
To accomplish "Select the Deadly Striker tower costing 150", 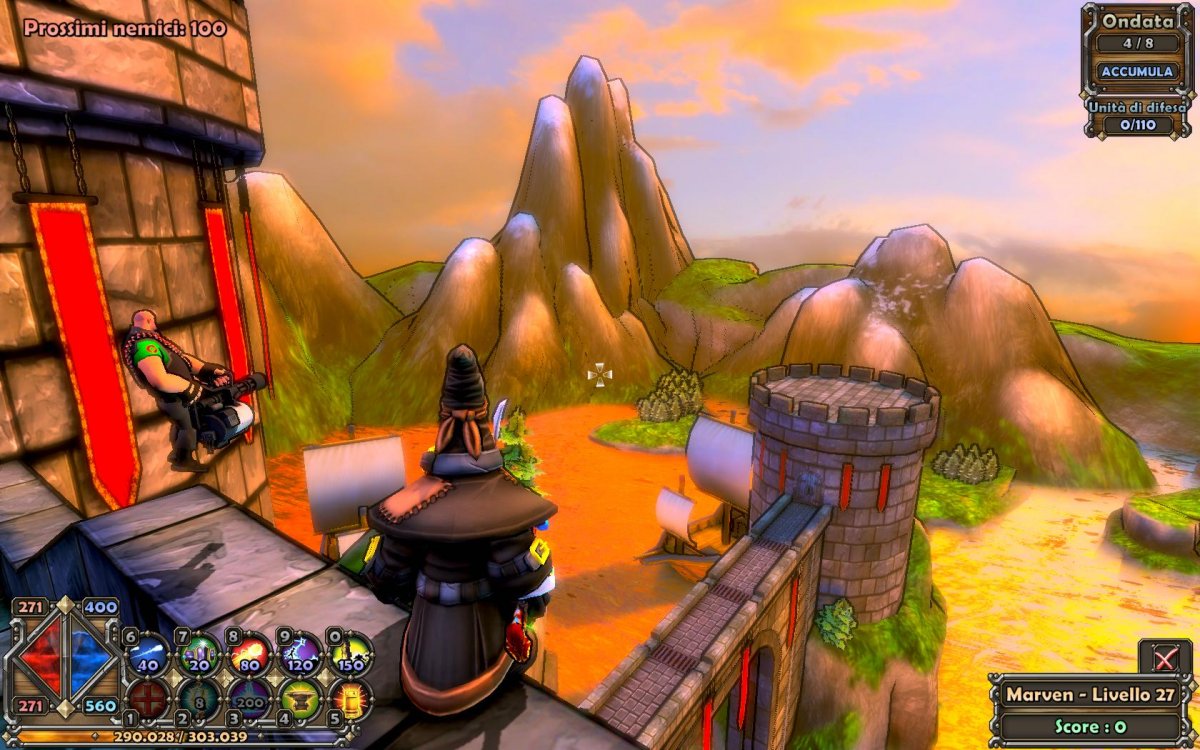I will point(351,655).
